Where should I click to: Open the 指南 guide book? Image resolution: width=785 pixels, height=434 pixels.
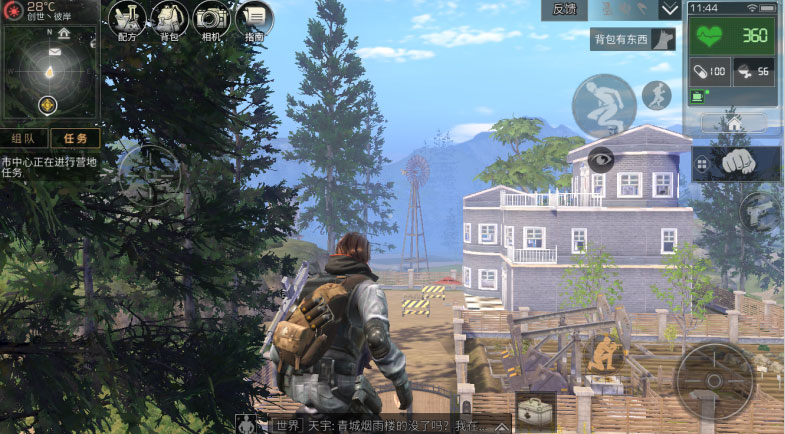(254, 20)
